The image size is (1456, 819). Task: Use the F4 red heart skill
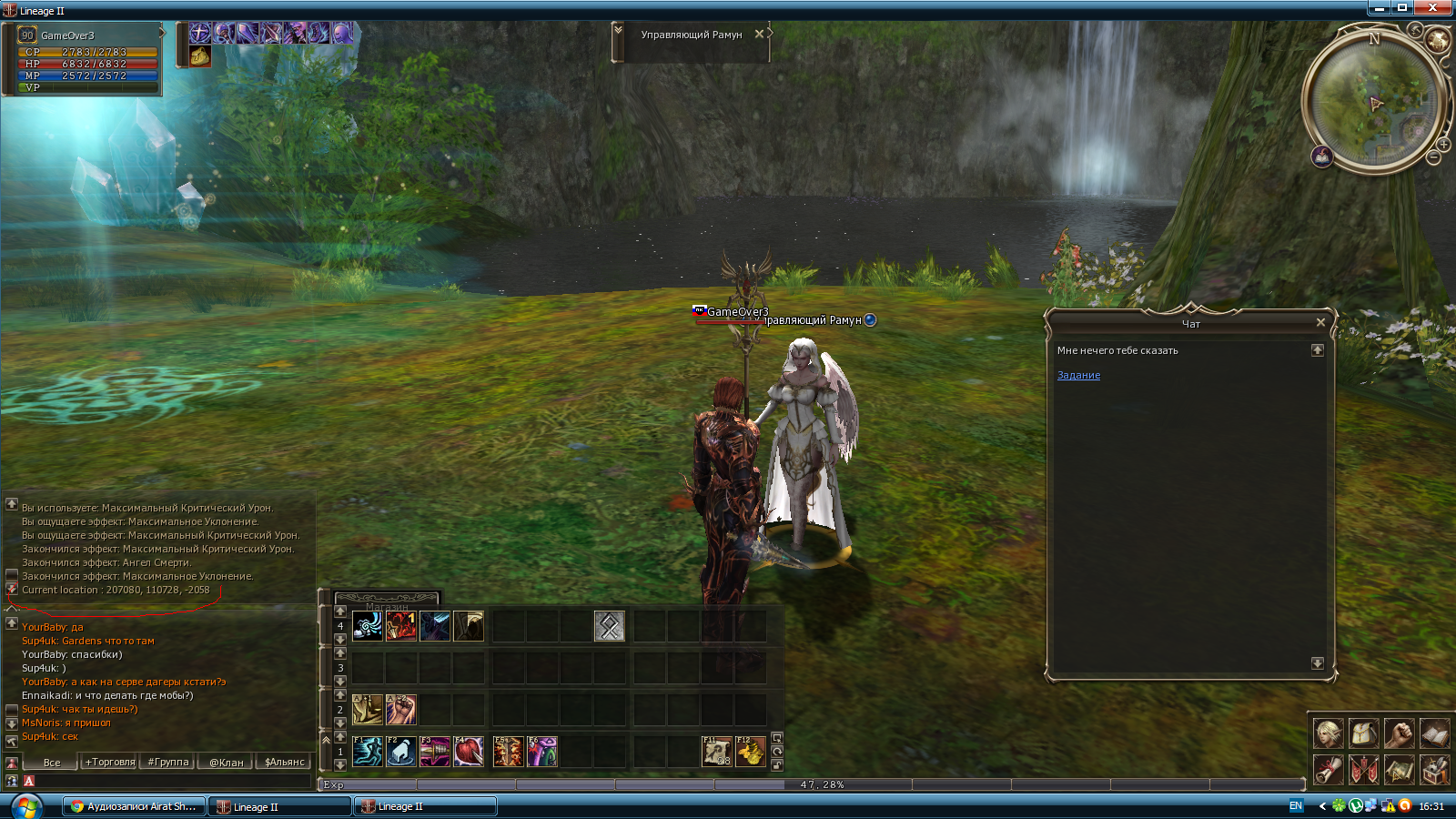click(469, 752)
